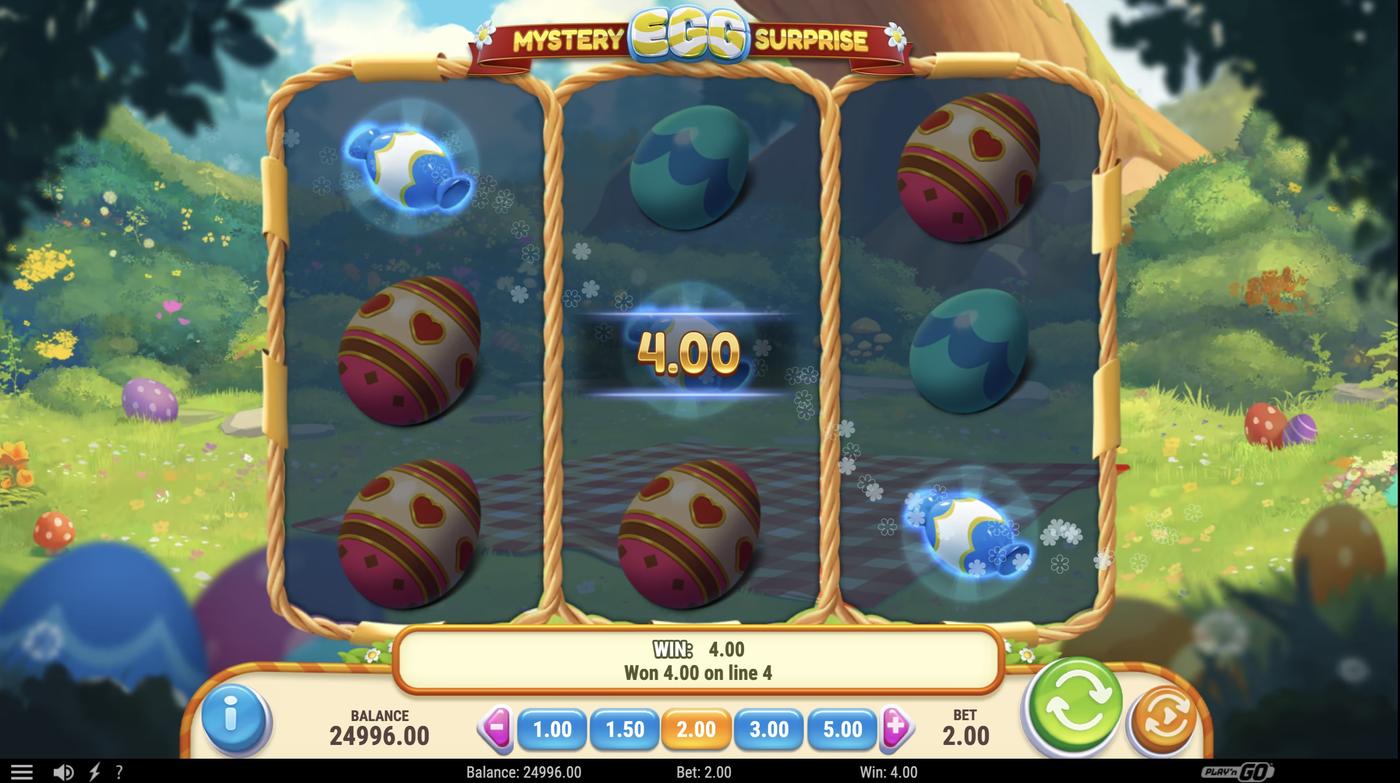Decrease the bet with the pink minus arrow
Screen dimensions: 1400x783
pyautogui.click(x=497, y=730)
